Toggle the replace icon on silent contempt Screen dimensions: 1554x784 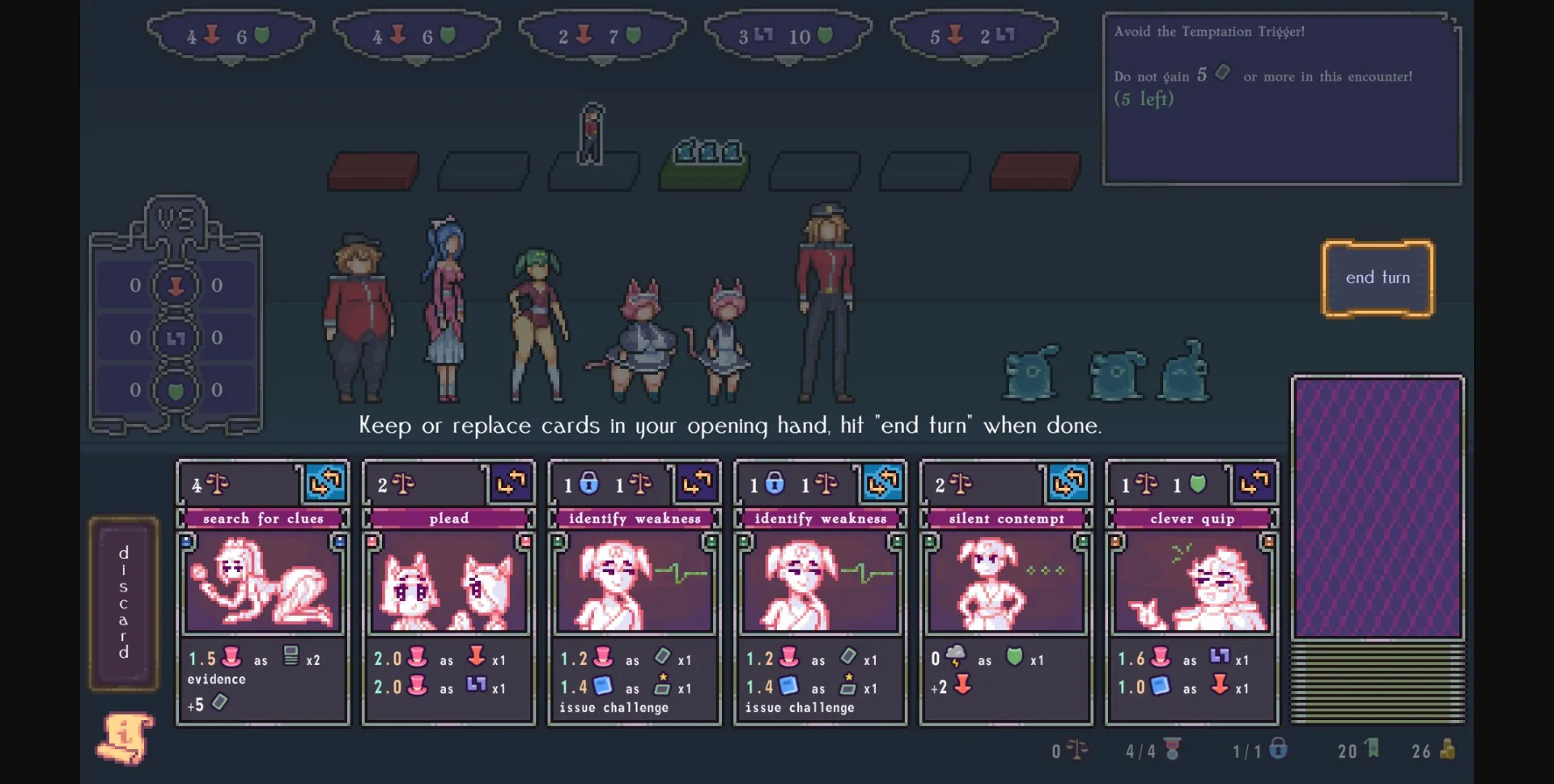pyautogui.click(x=1068, y=484)
